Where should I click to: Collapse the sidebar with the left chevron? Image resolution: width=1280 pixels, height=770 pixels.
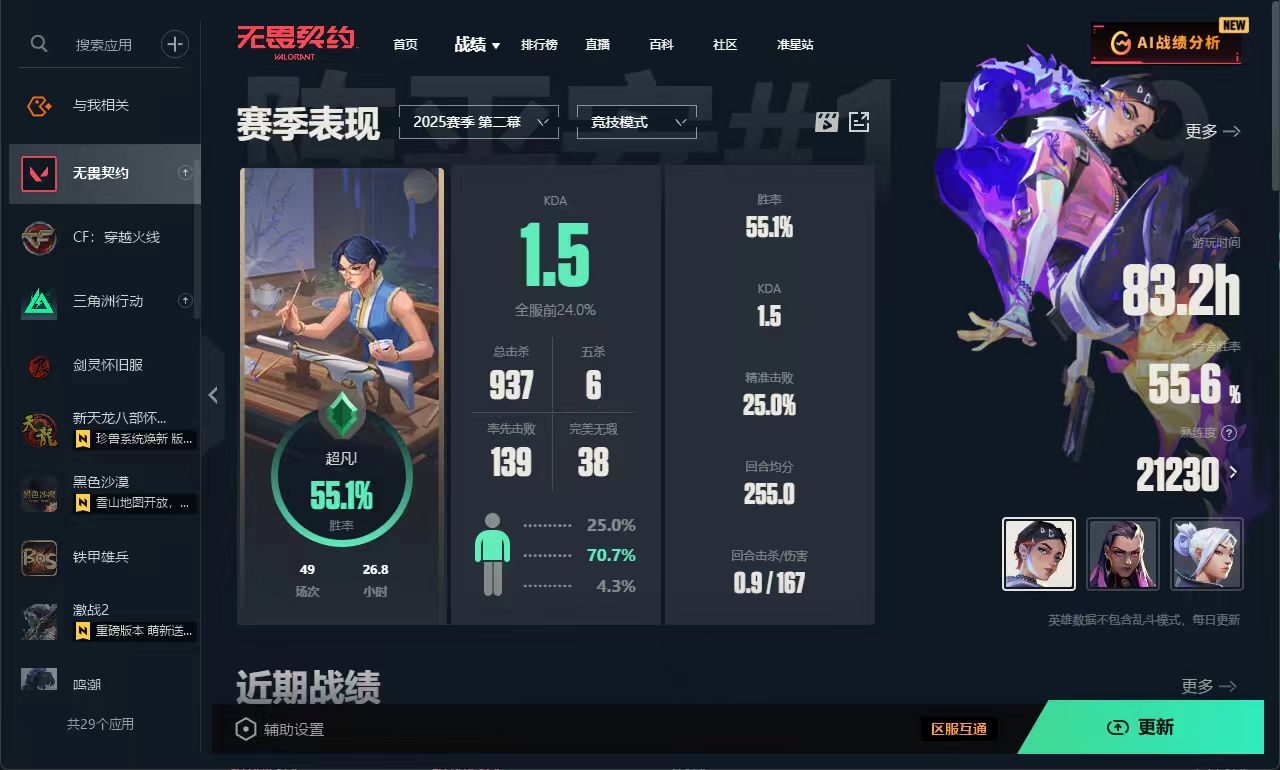click(213, 395)
